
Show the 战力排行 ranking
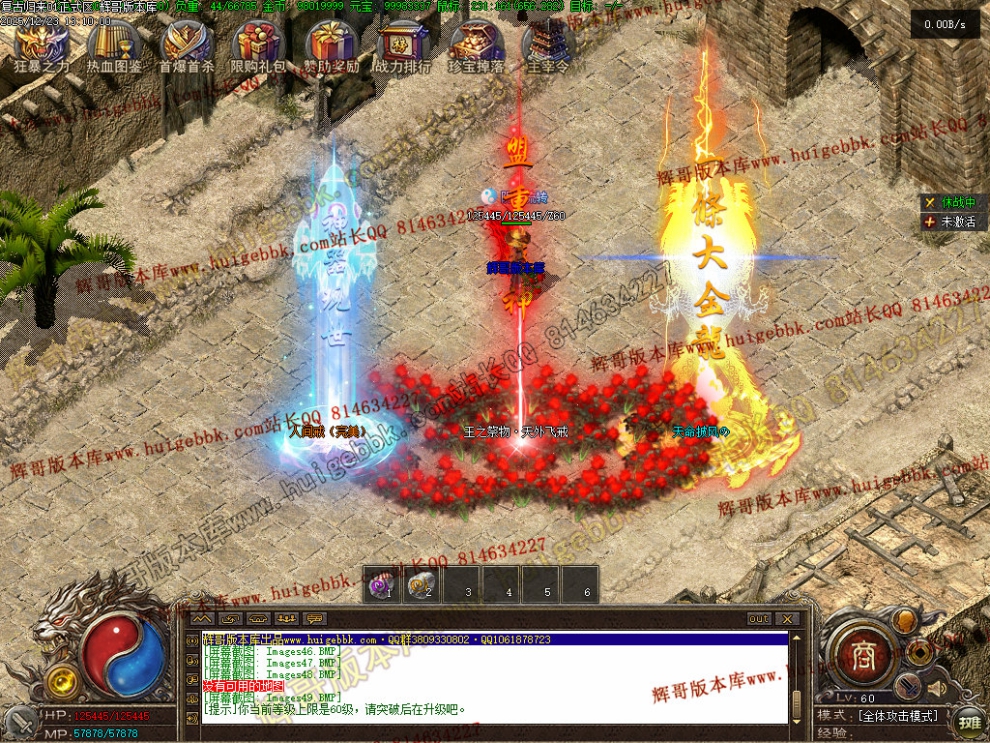(403, 45)
